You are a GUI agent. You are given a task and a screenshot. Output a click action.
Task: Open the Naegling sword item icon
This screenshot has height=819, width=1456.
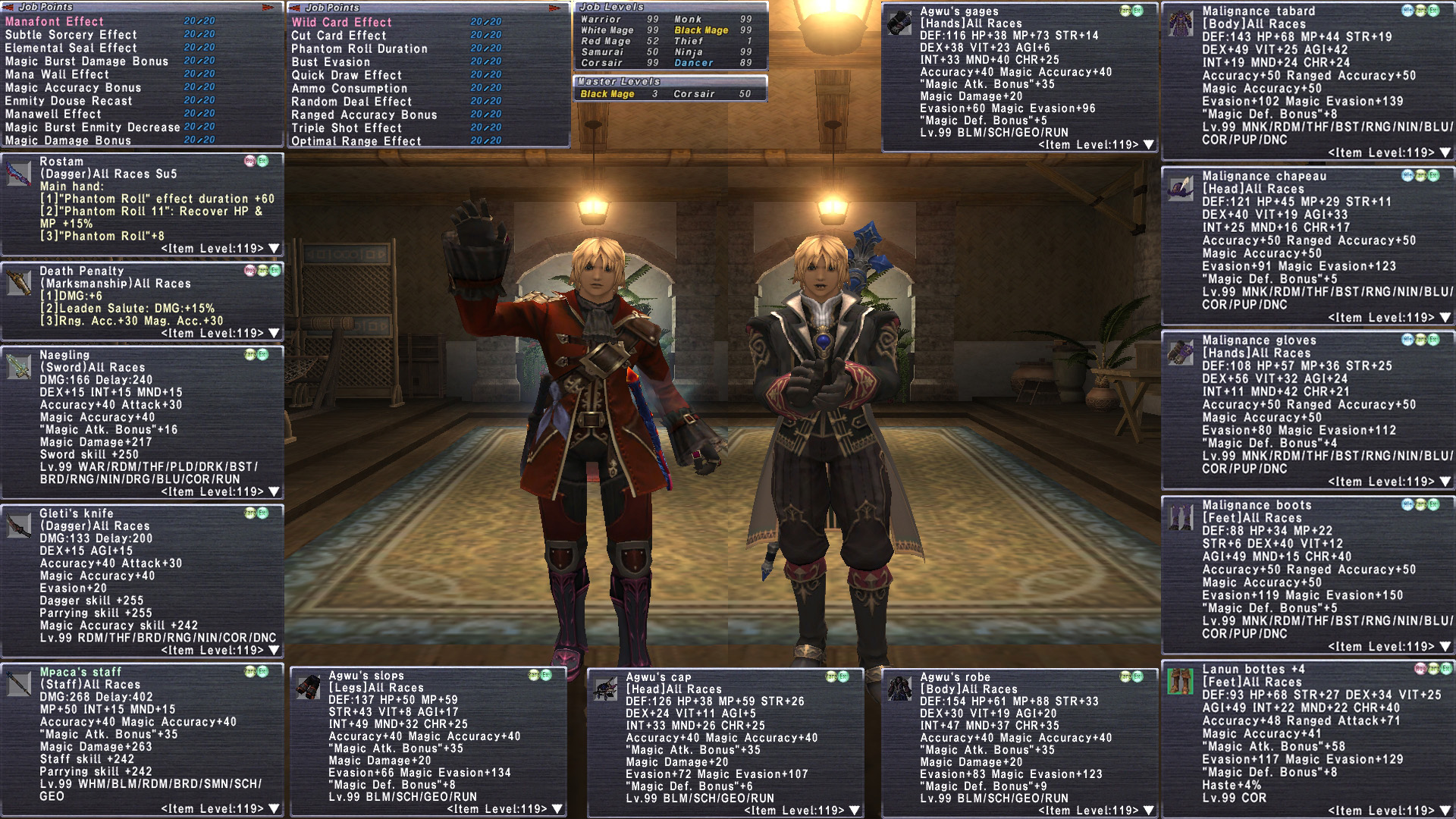(x=19, y=367)
